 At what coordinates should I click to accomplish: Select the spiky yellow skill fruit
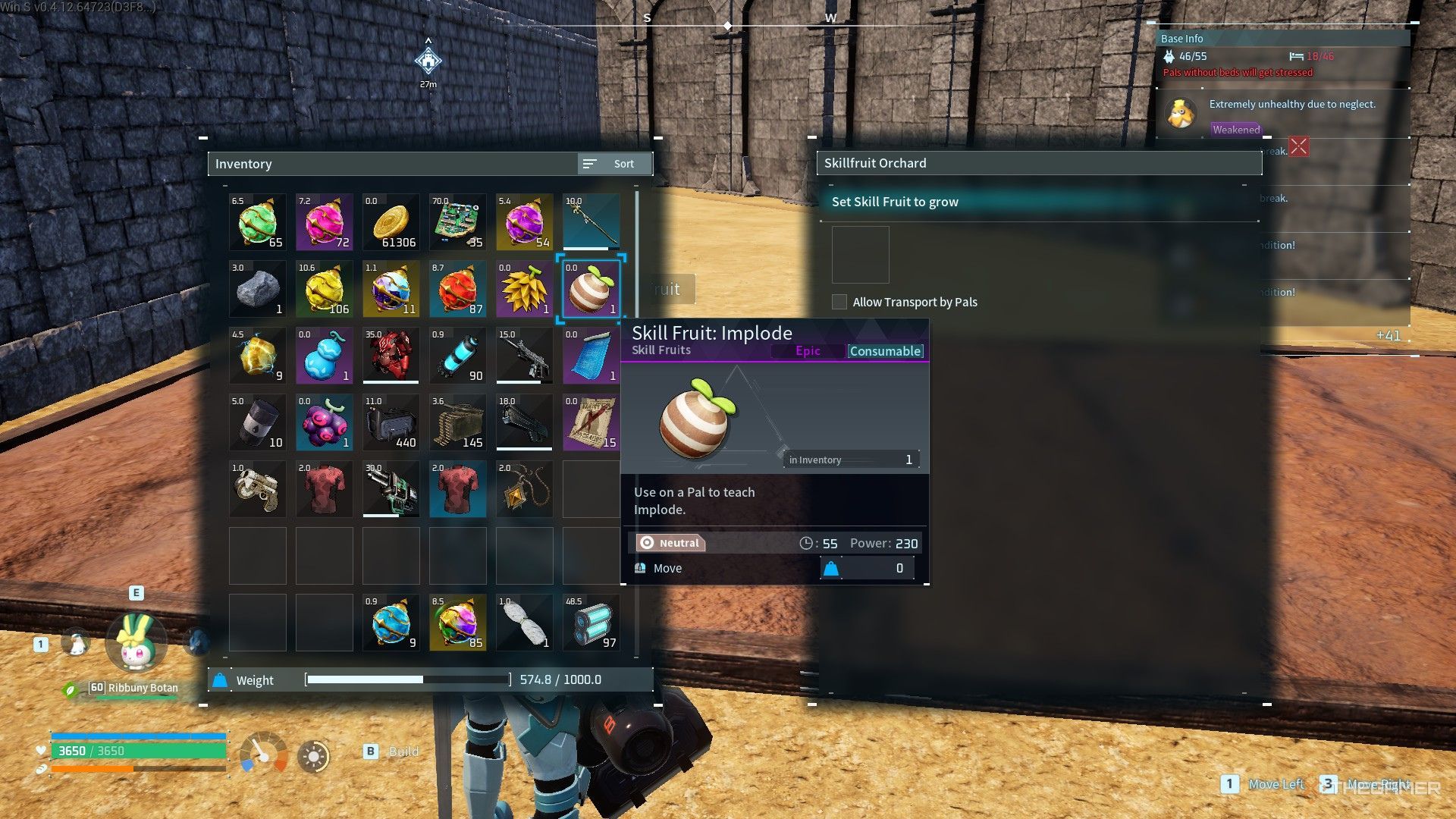click(x=524, y=289)
